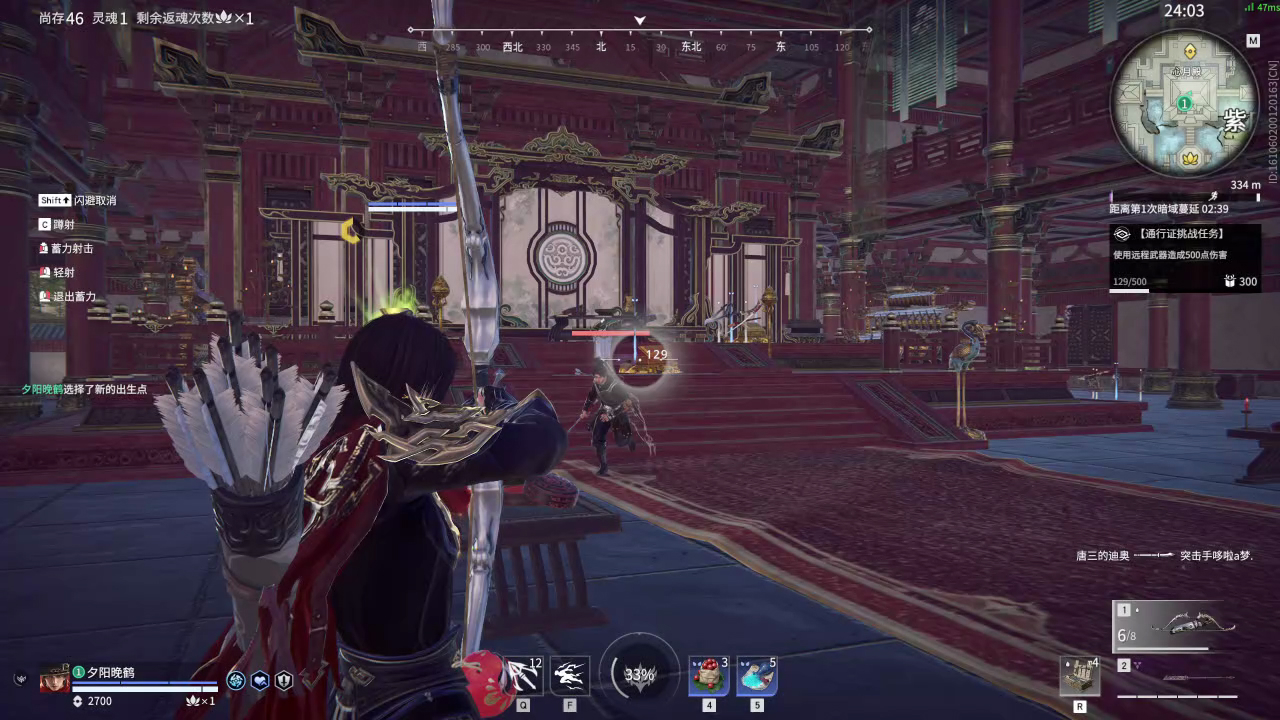Use the red berry healing item

[708, 676]
